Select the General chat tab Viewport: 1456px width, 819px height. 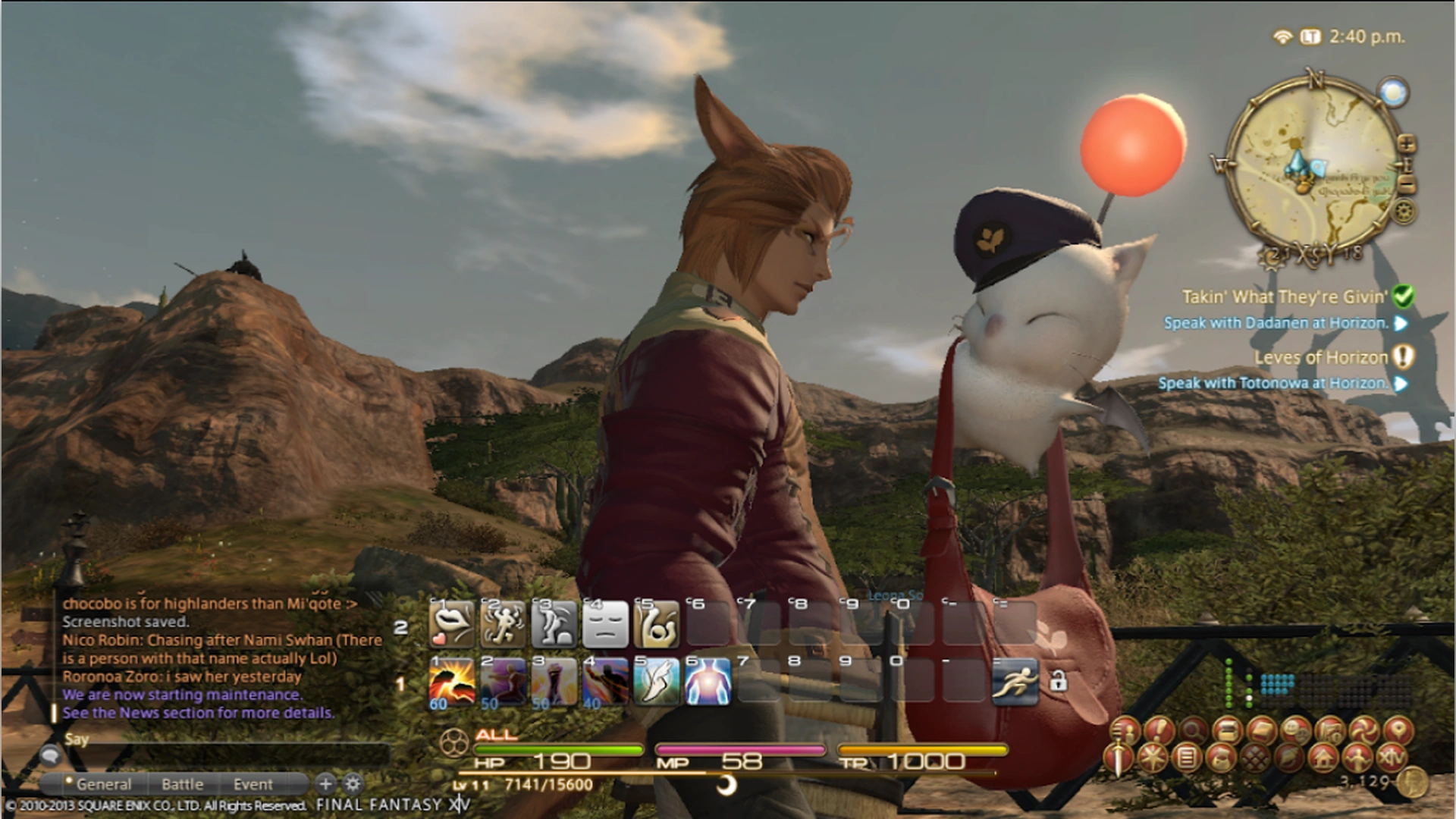(x=103, y=784)
